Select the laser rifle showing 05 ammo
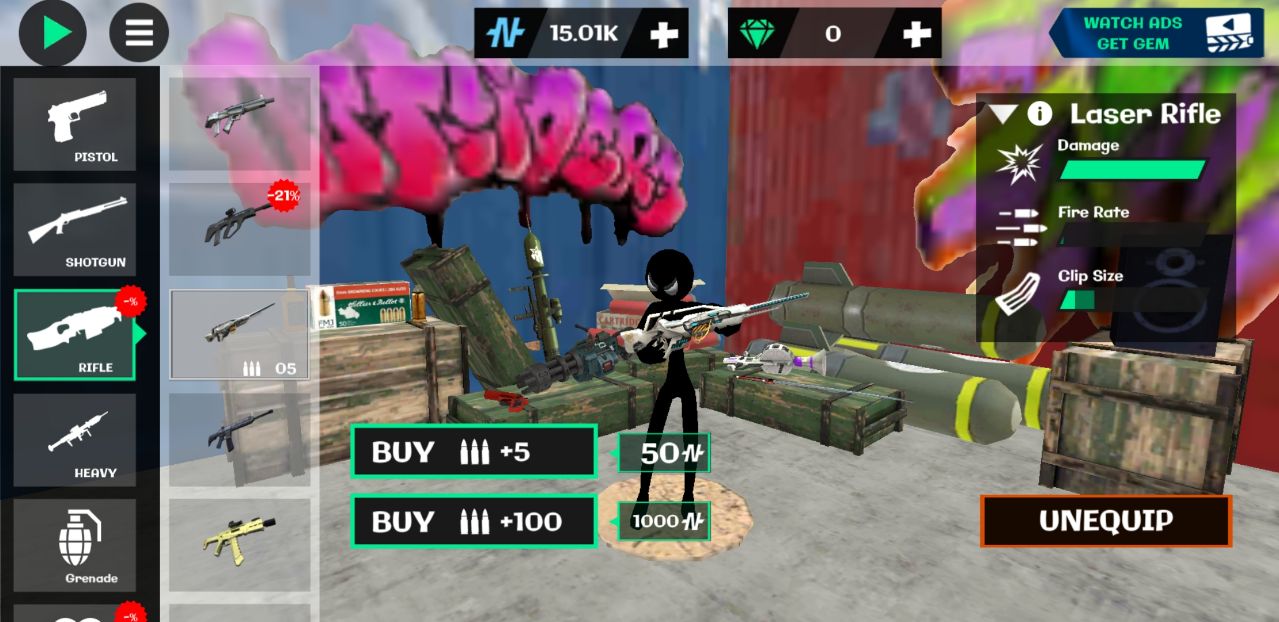The width and height of the screenshot is (1279, 622). coord(240,334)
